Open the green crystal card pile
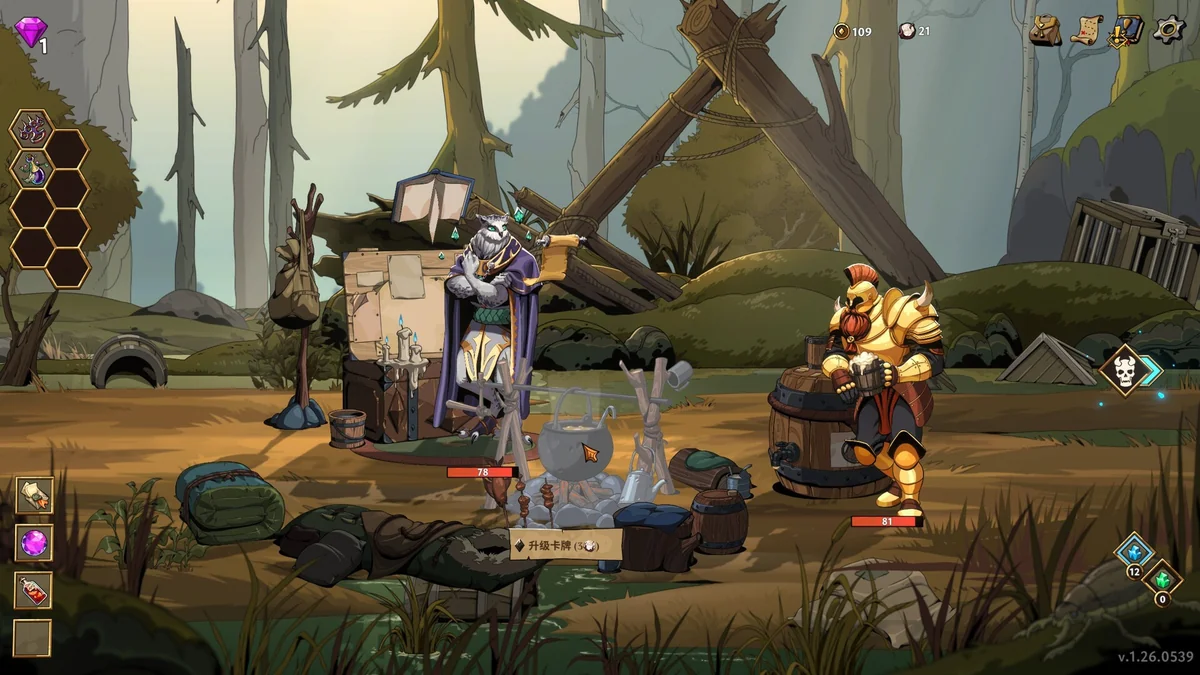Image resolution: width=1200 pixels, height=675 pixels. click(1162, 580)
